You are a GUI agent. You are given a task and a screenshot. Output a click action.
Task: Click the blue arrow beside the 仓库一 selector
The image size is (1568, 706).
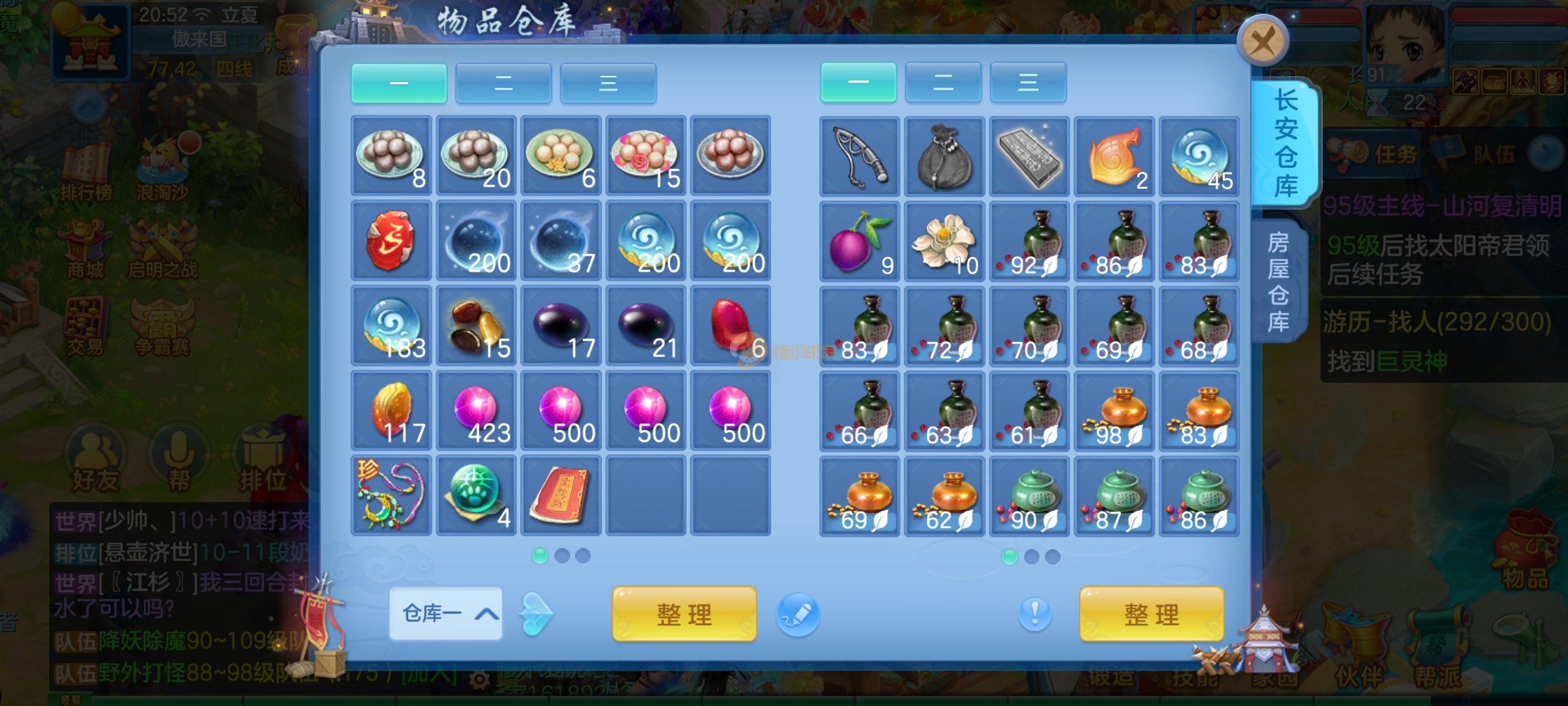click(536, 614)
